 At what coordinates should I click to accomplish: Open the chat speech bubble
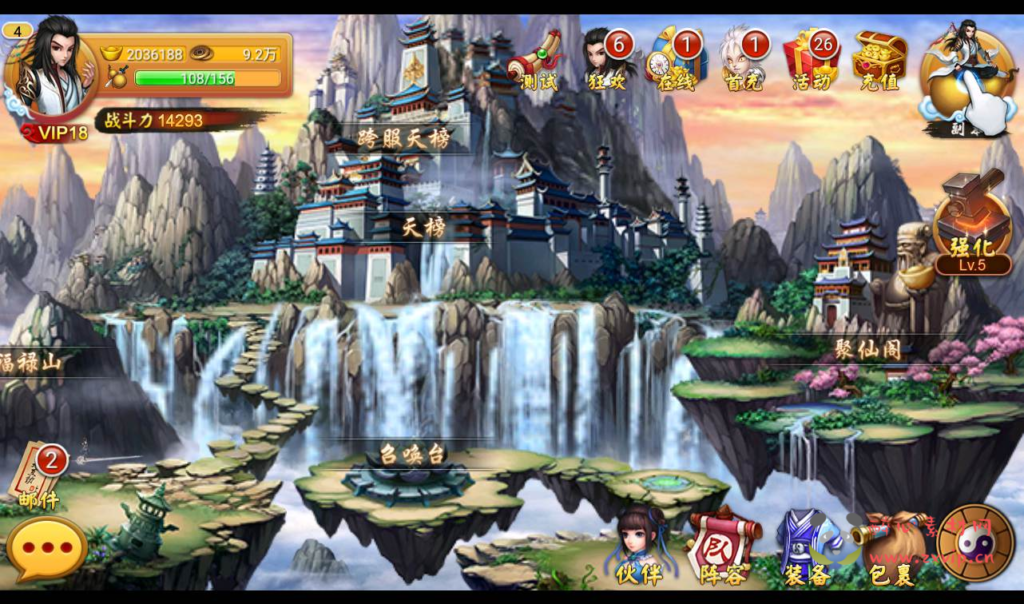(46, 548)
